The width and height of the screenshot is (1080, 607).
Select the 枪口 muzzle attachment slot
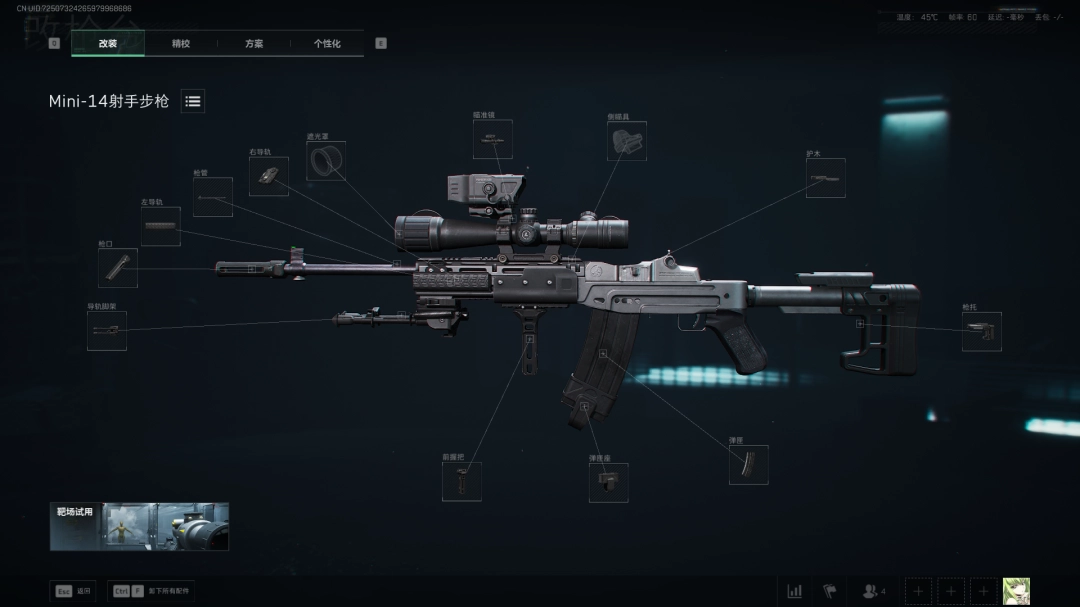point(118,268)
